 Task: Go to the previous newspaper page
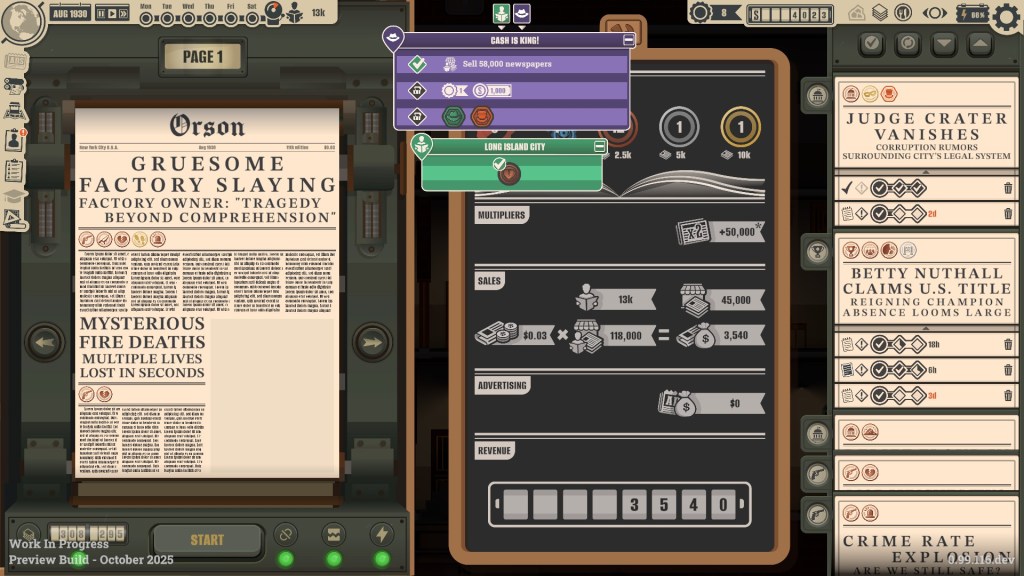click(x=45, y=343)
